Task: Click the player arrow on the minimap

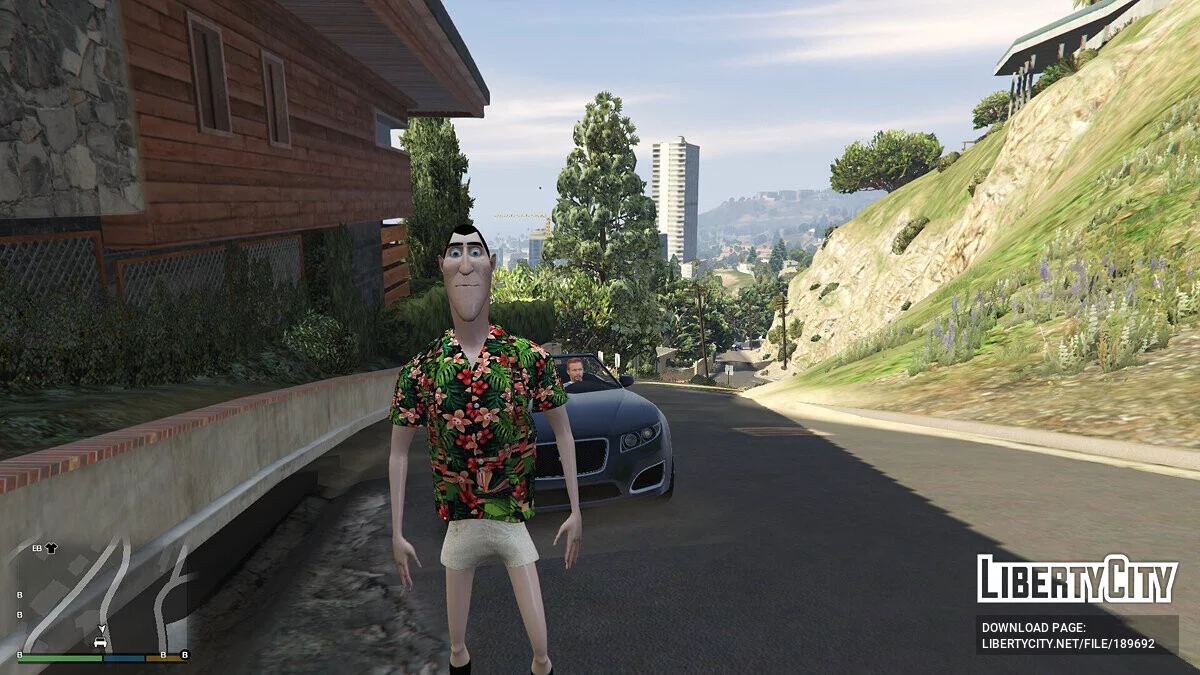Action: pyautogui.click(x=101, y=629)
